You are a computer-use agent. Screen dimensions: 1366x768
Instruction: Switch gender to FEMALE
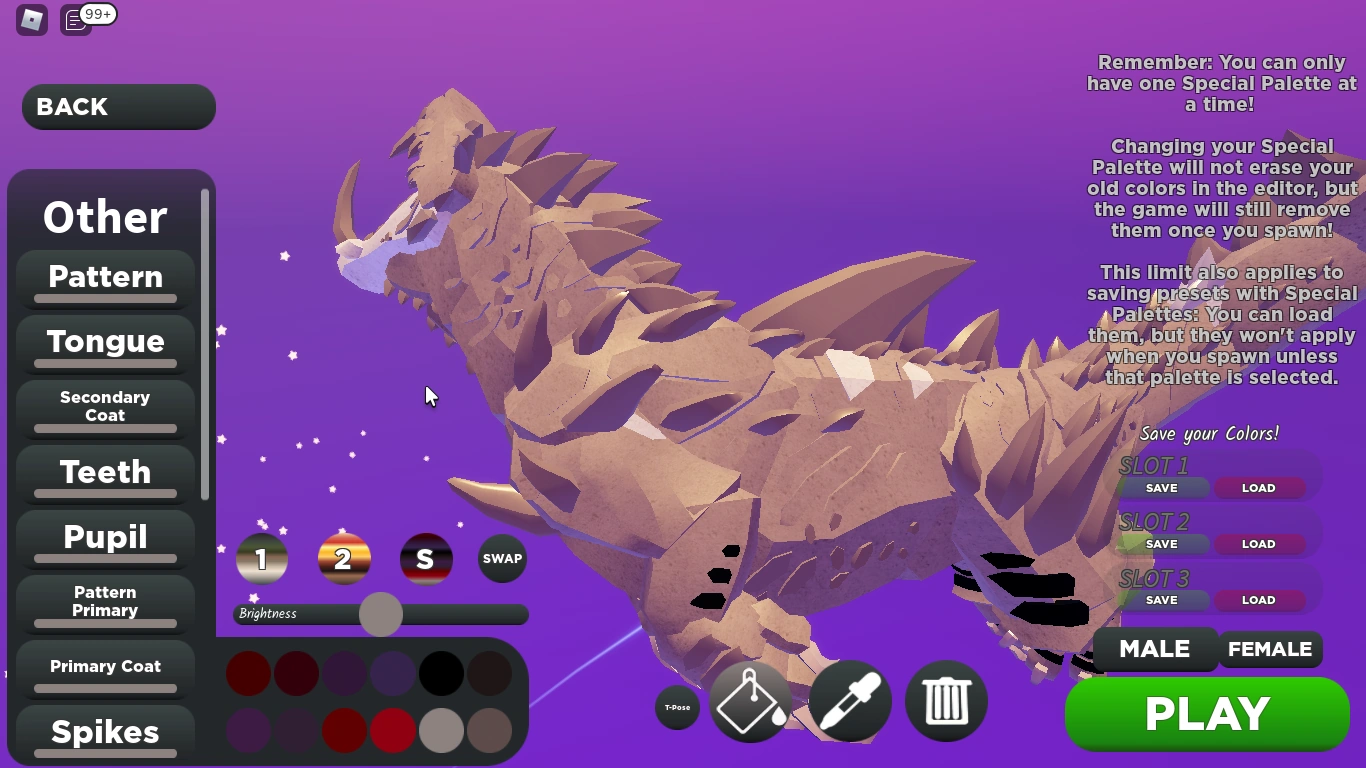click(1270, 649)
